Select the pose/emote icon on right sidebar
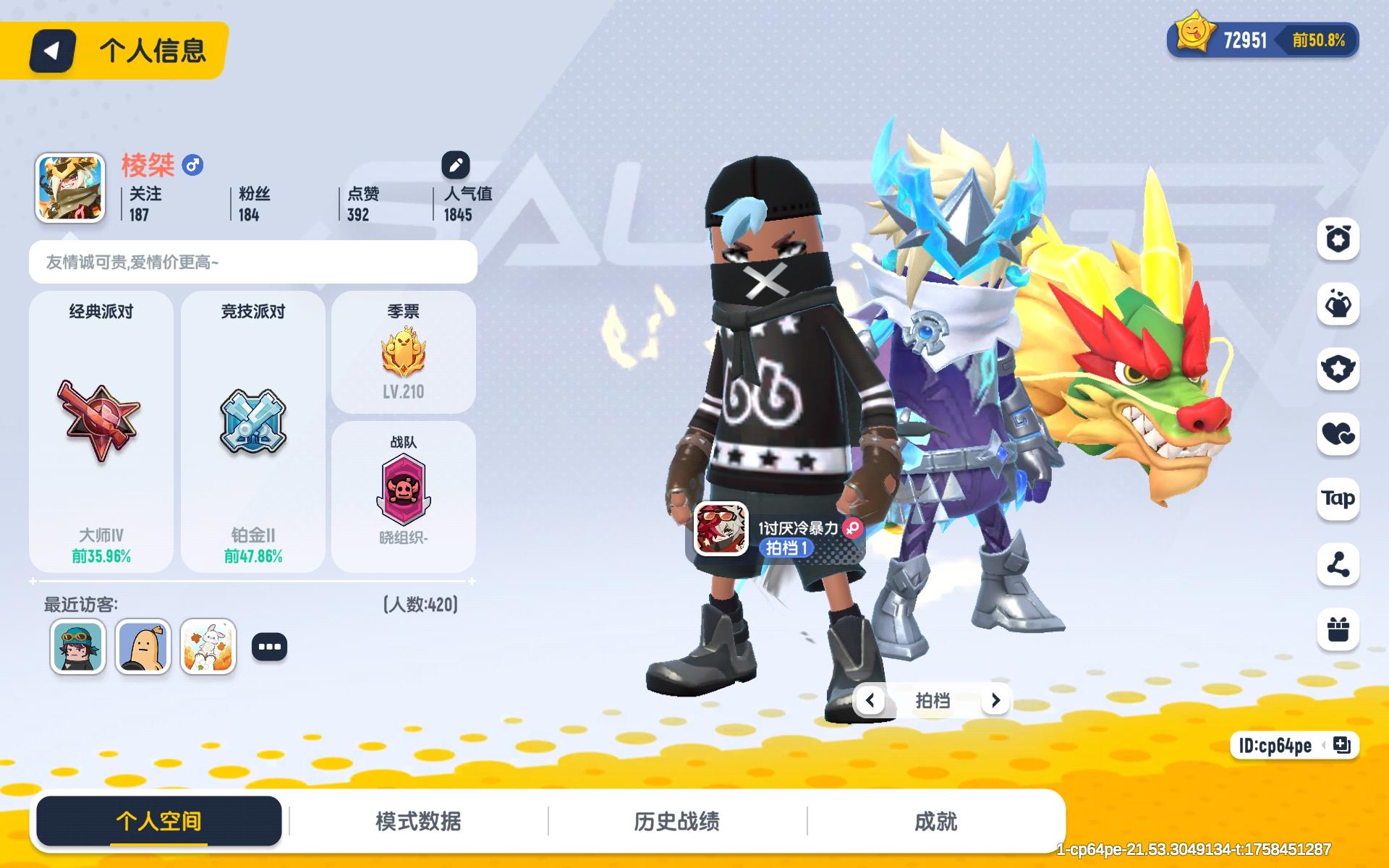The image size is (1389, 868). tap(1339, 304)
